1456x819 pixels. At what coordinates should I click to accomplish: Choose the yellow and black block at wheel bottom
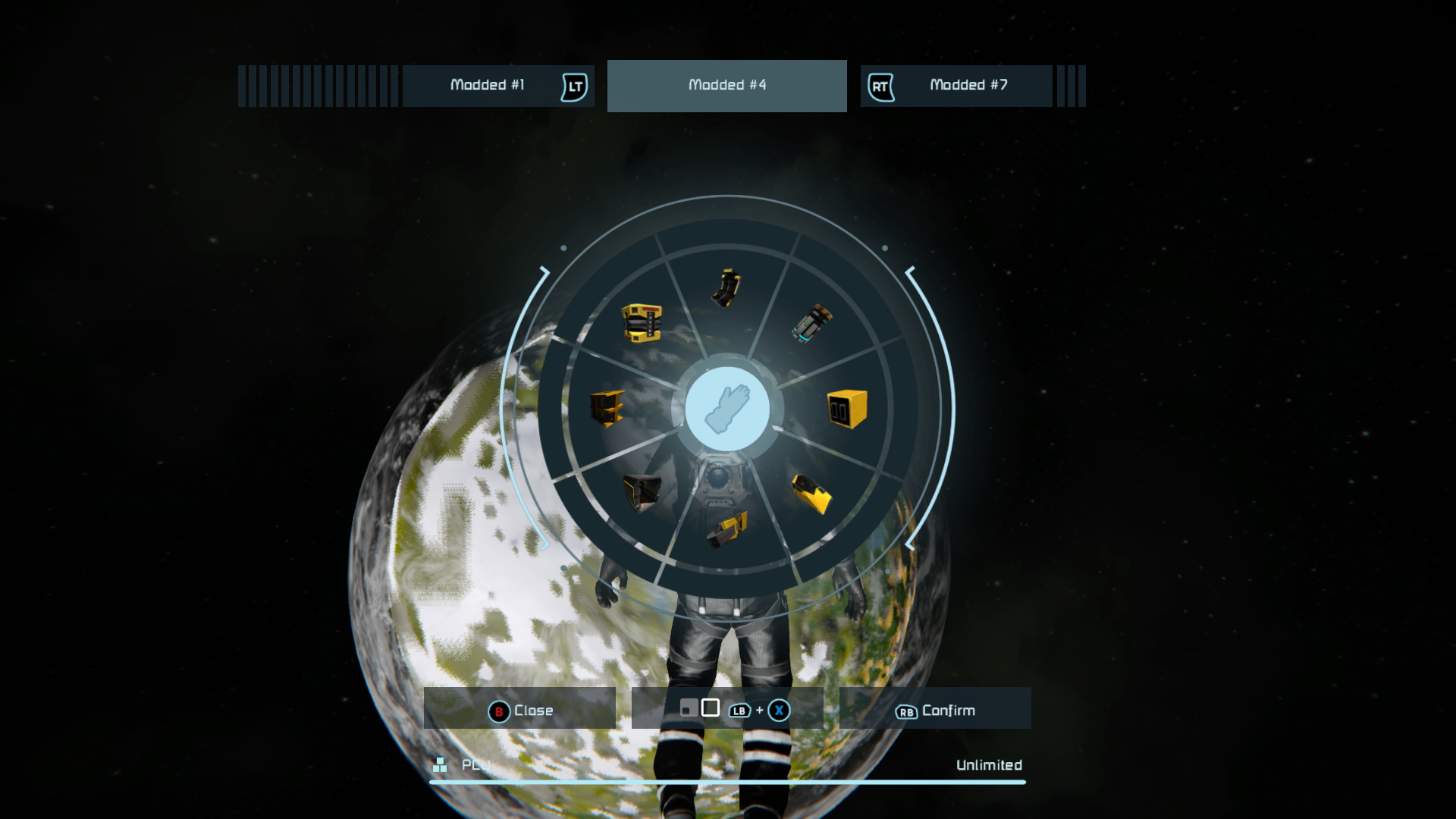[726, 529]
